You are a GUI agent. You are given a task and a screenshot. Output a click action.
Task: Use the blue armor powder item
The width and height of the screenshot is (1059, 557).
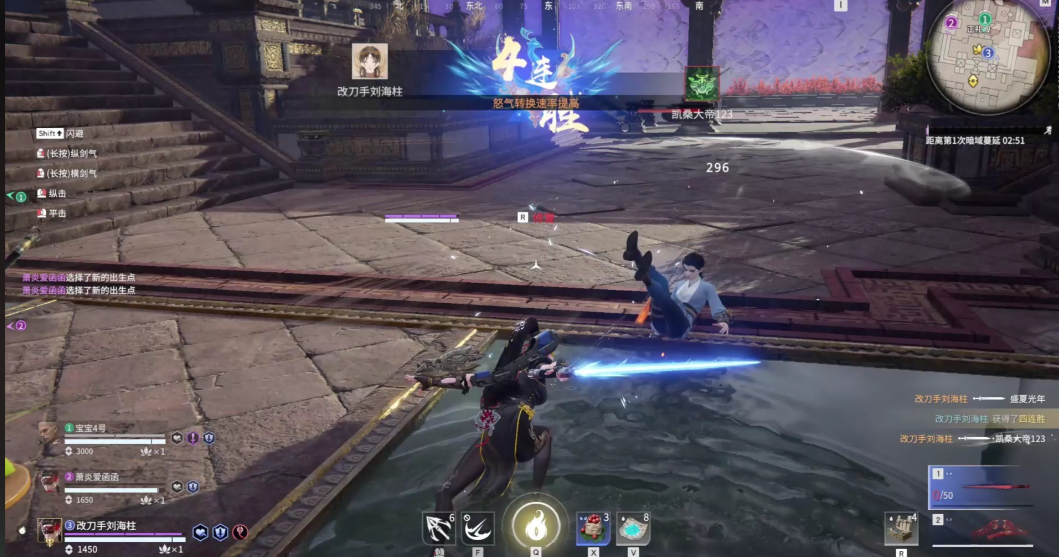pyautogui.click(x=632, y=528)
